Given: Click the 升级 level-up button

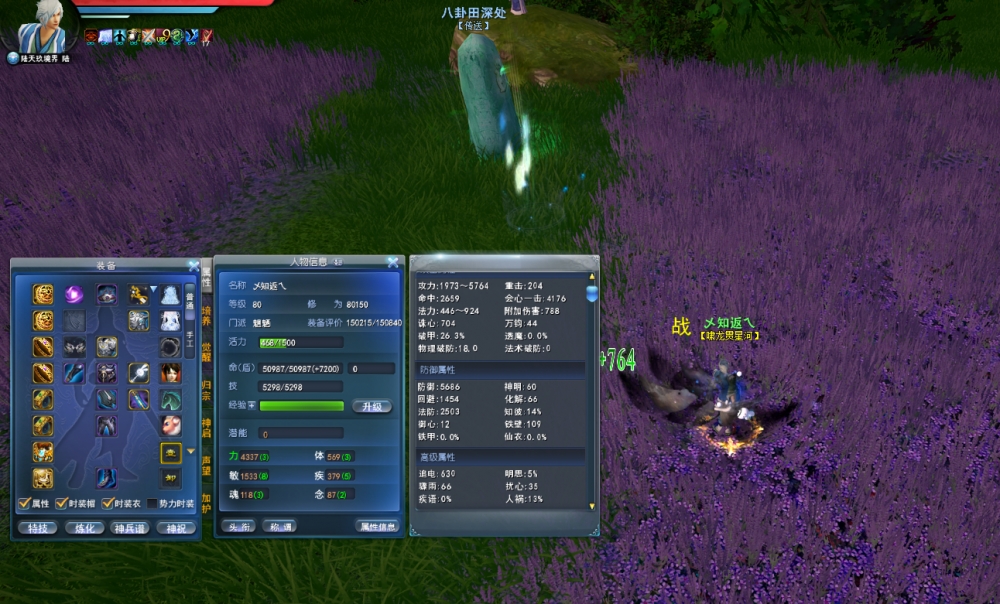Looking at the screenshot, I should pos(371,406).
